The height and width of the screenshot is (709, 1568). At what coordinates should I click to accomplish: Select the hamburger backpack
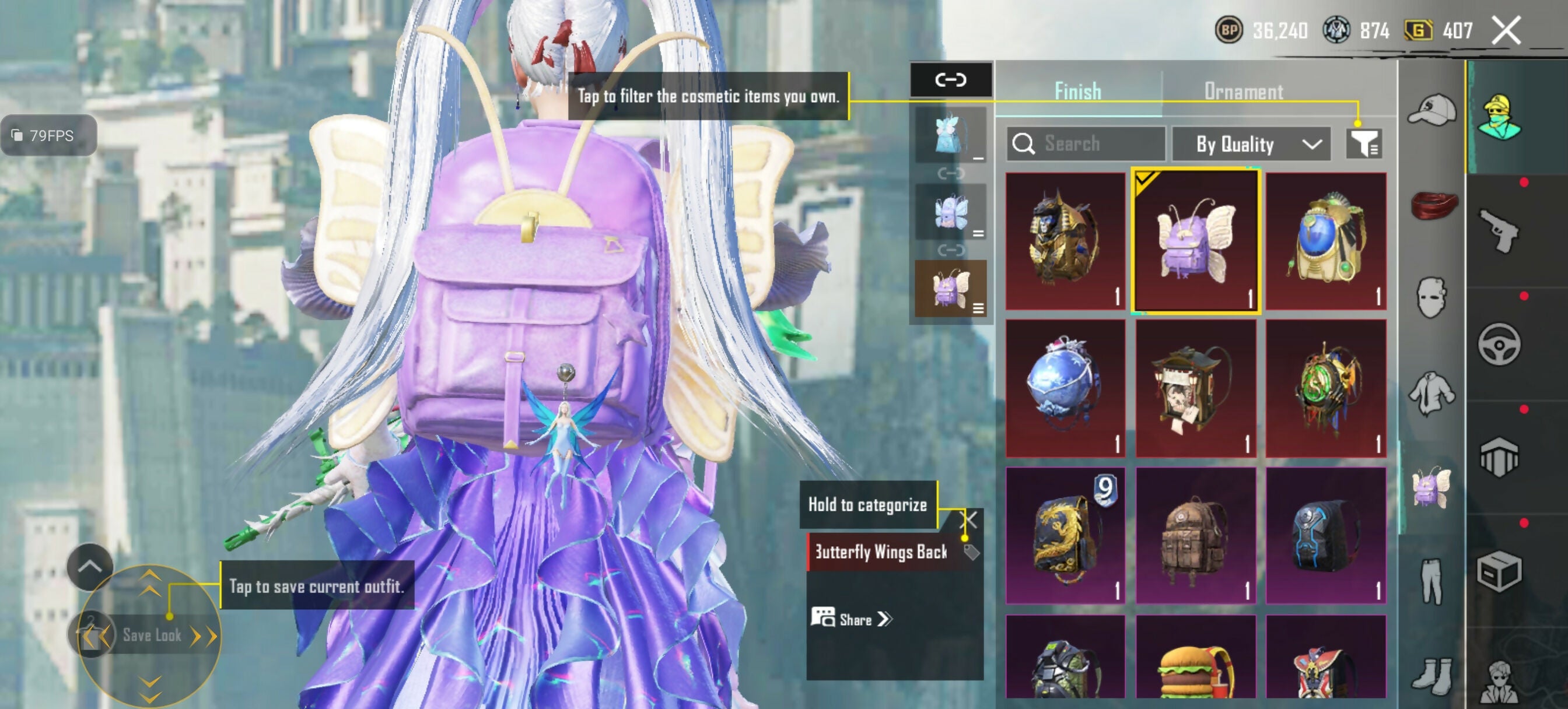click(1195, 664)
